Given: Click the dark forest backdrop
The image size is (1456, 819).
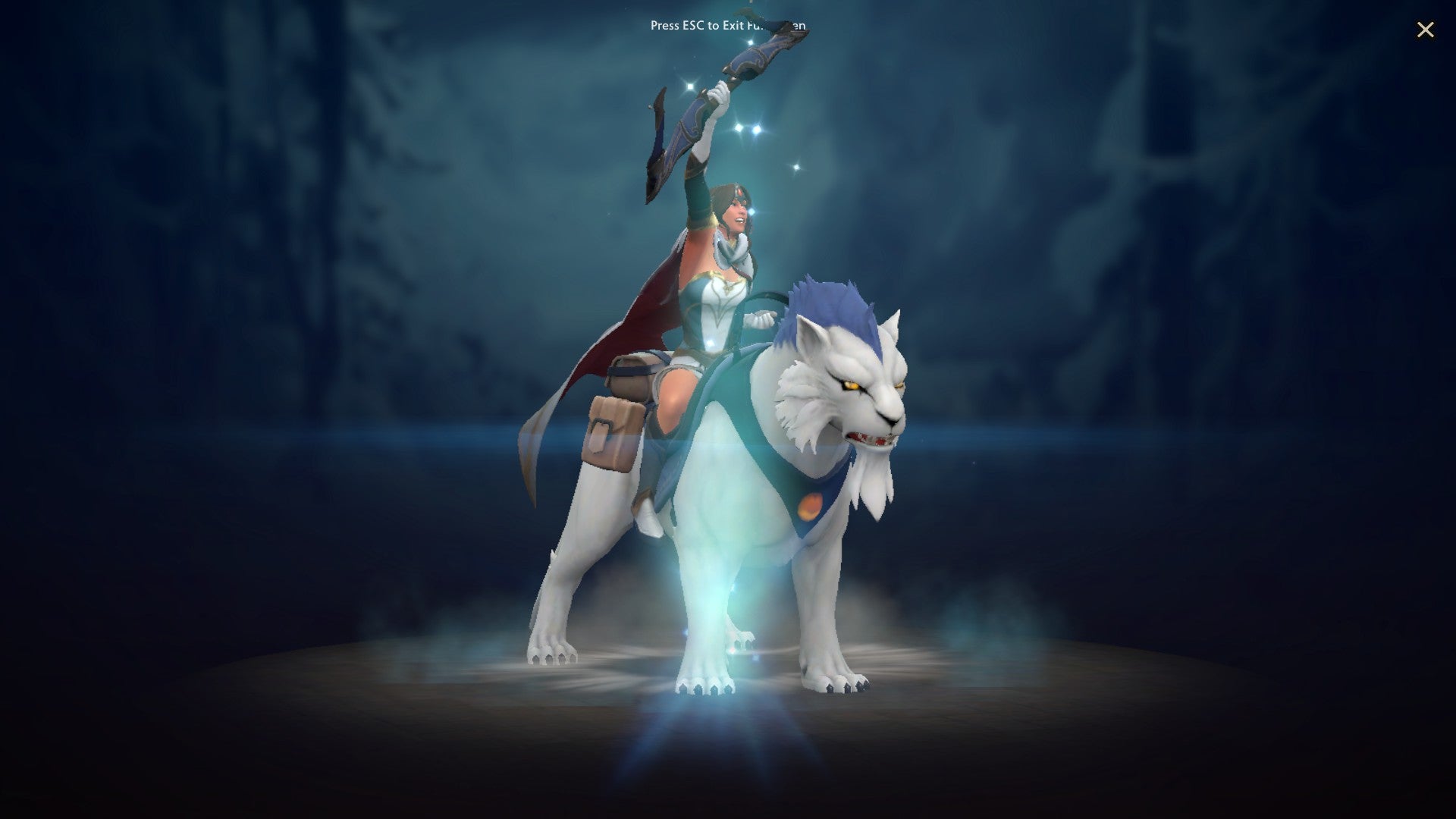Looking at the screenshot, I should click(303, 227).
